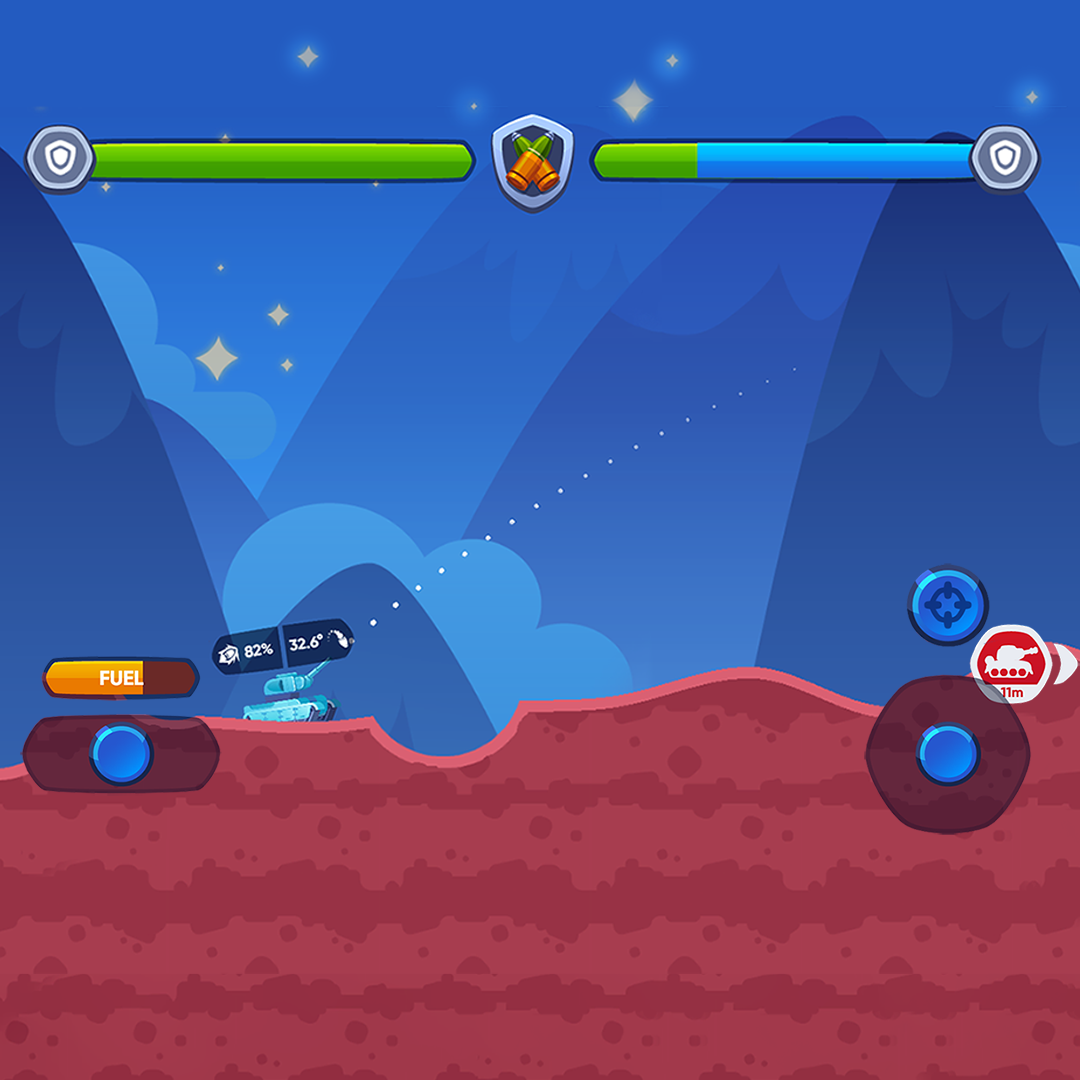Click the right opponent's shield icon
The height and width of the screenshot is (1080, 1080).
click(1004, 159)
